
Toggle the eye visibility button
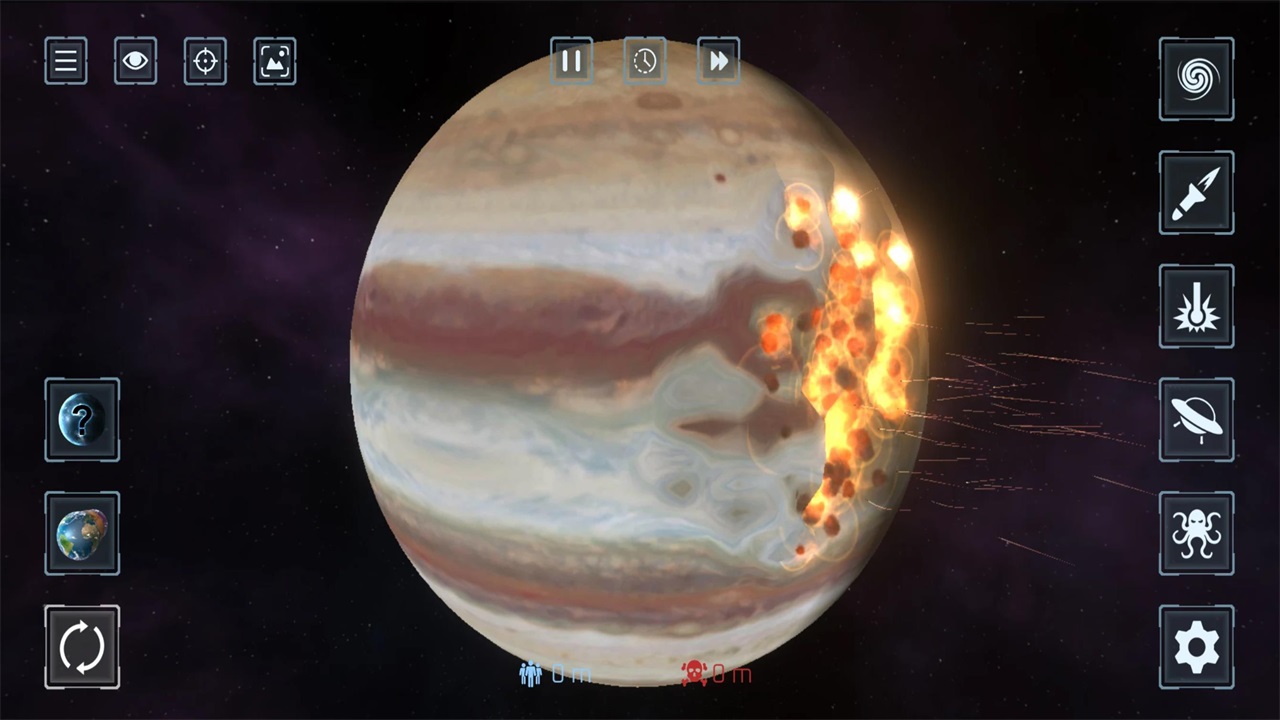click(135, 61)
